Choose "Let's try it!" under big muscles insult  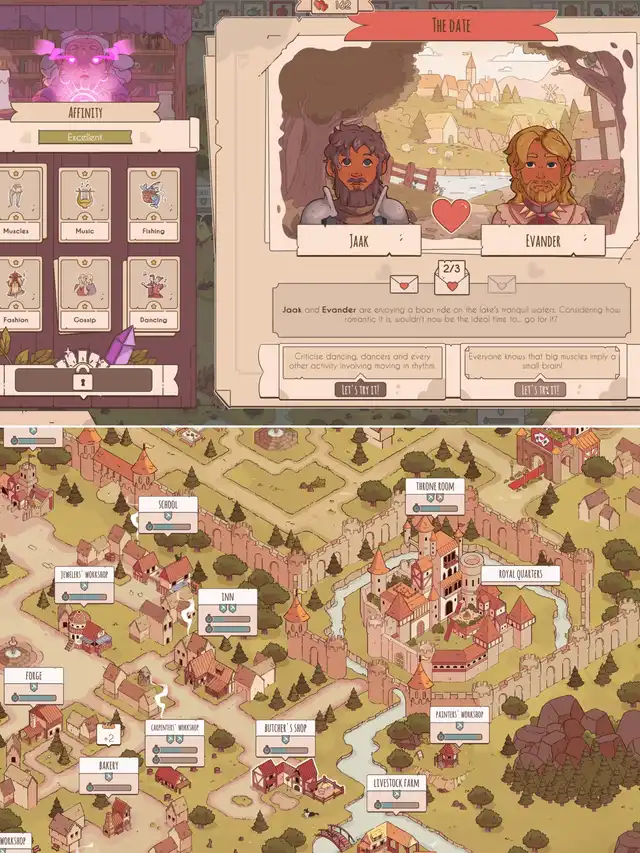coord(541,389)
